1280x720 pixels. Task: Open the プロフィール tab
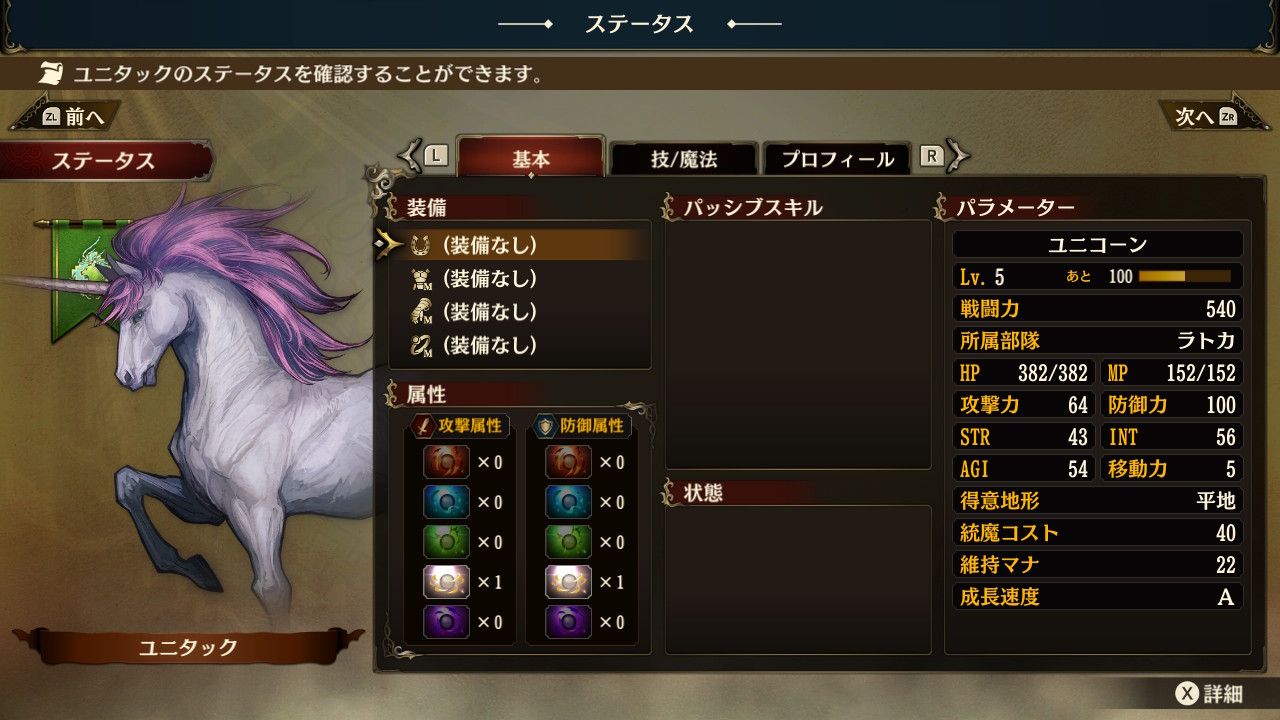tap(837, 159)
